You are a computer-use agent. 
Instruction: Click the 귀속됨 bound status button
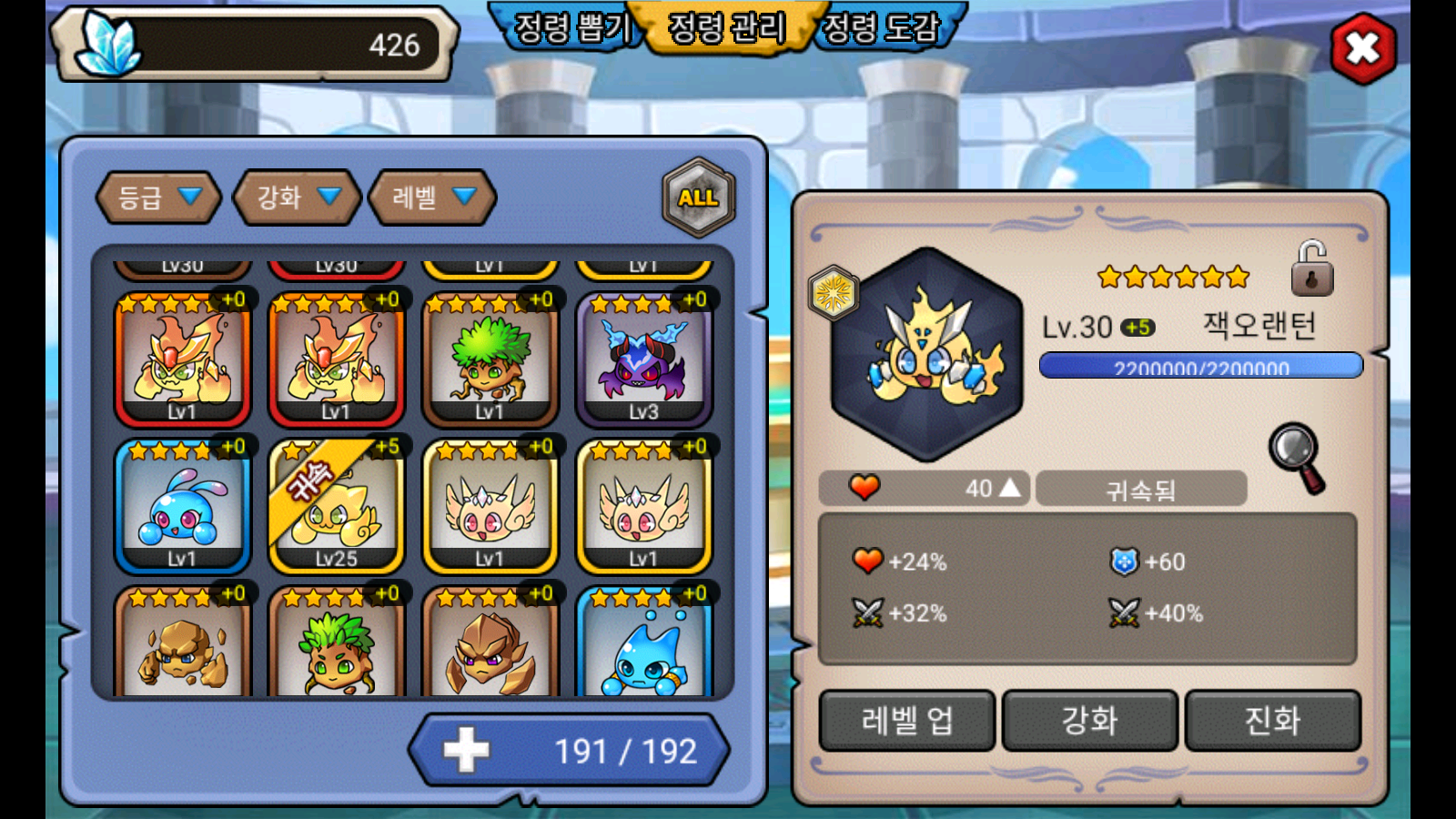1140,490
